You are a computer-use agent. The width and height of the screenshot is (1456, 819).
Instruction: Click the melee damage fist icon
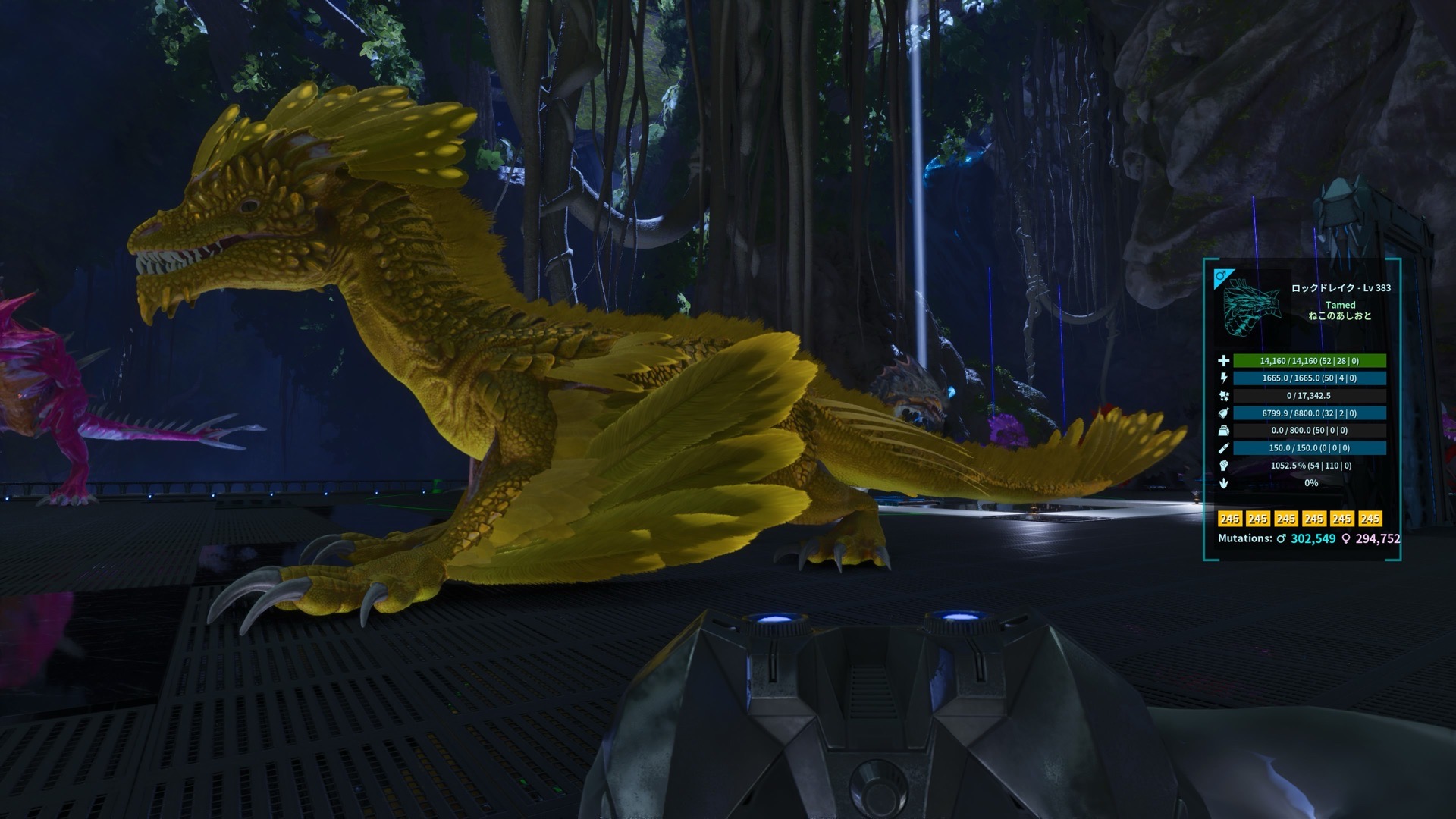pyautogui.click(x=1223, y=466)
